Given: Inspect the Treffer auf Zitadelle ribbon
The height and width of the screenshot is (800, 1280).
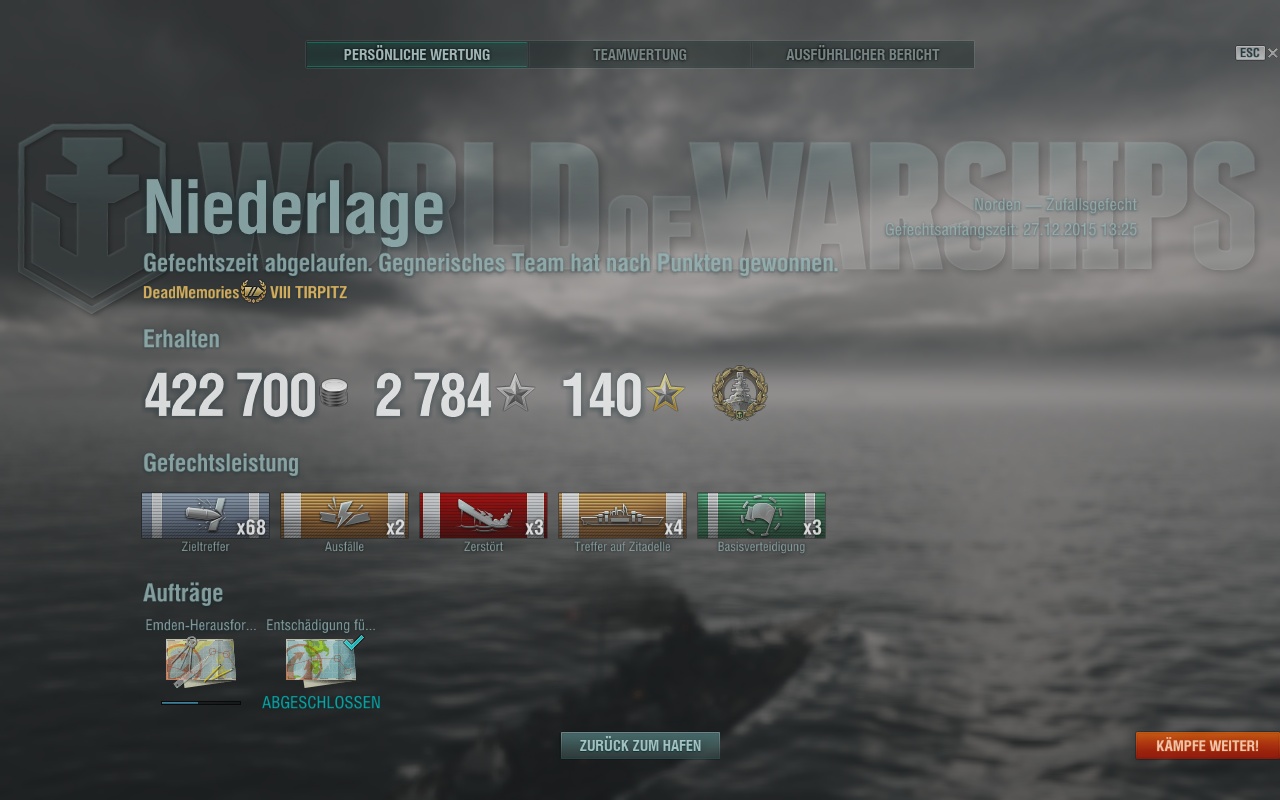Looking at the screenshot, I should point(622,515).
